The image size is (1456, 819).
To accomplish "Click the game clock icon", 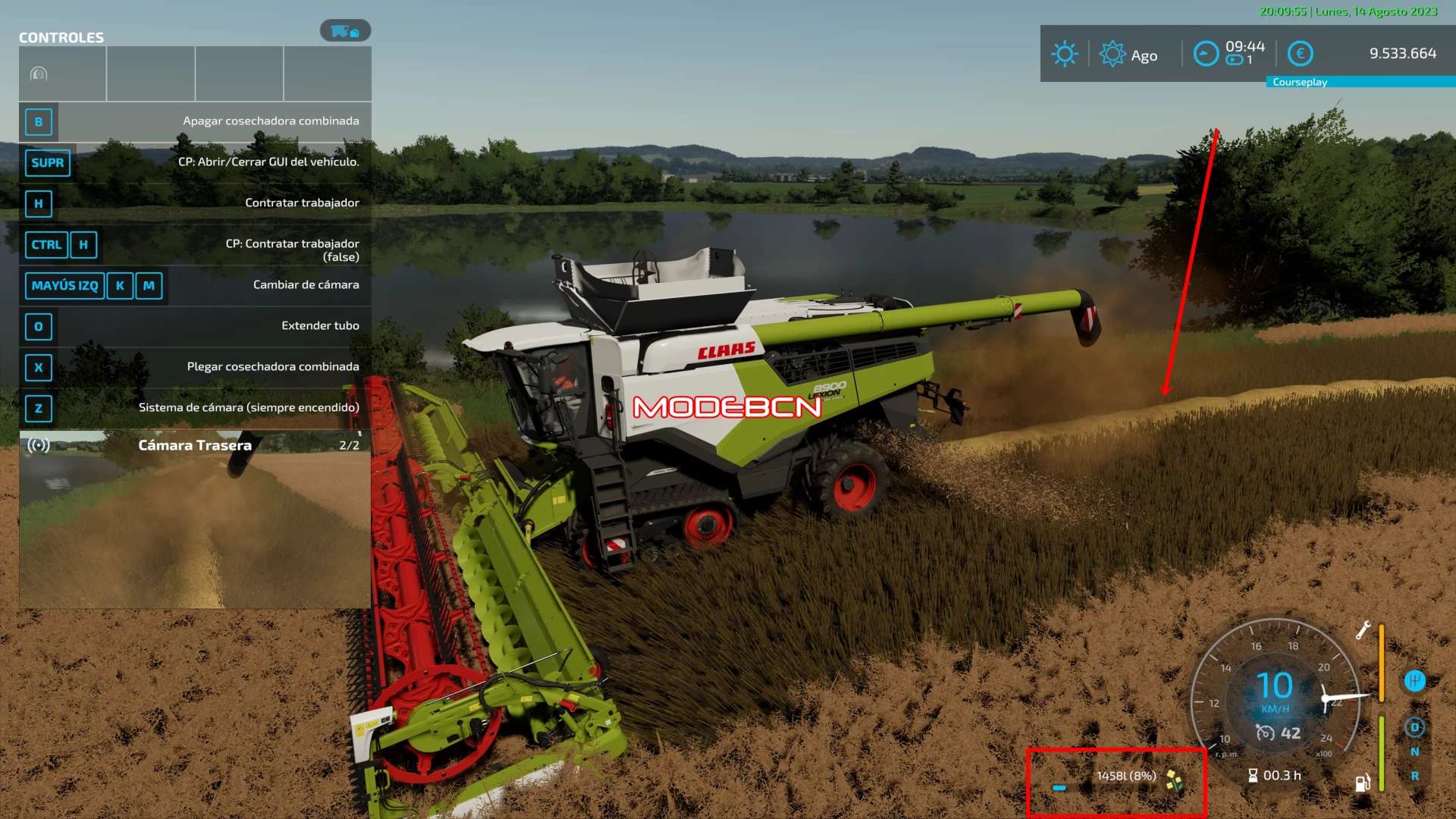I will pos(1206,54).
